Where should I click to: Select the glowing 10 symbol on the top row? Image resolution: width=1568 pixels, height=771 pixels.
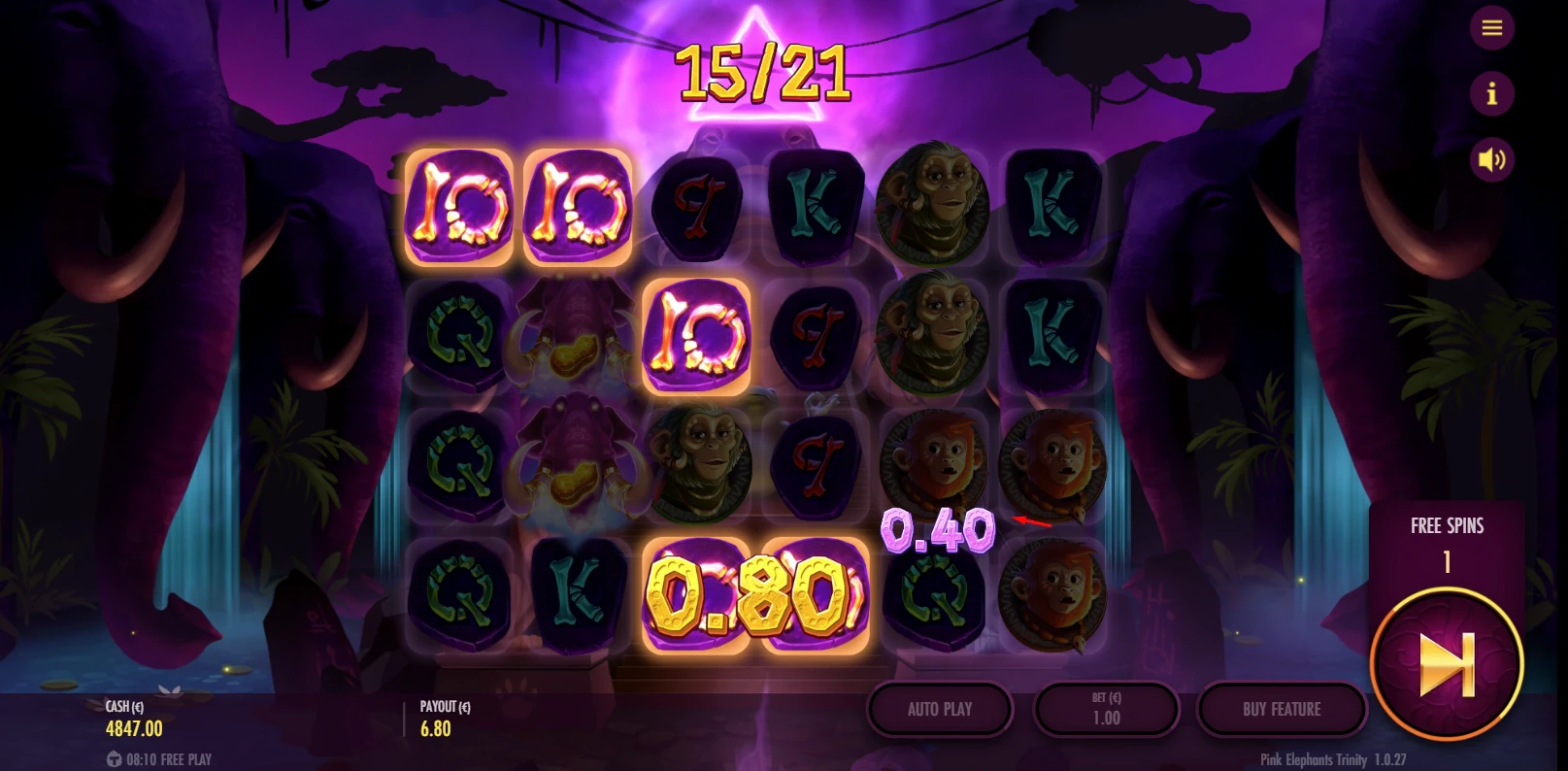(460, 210)
